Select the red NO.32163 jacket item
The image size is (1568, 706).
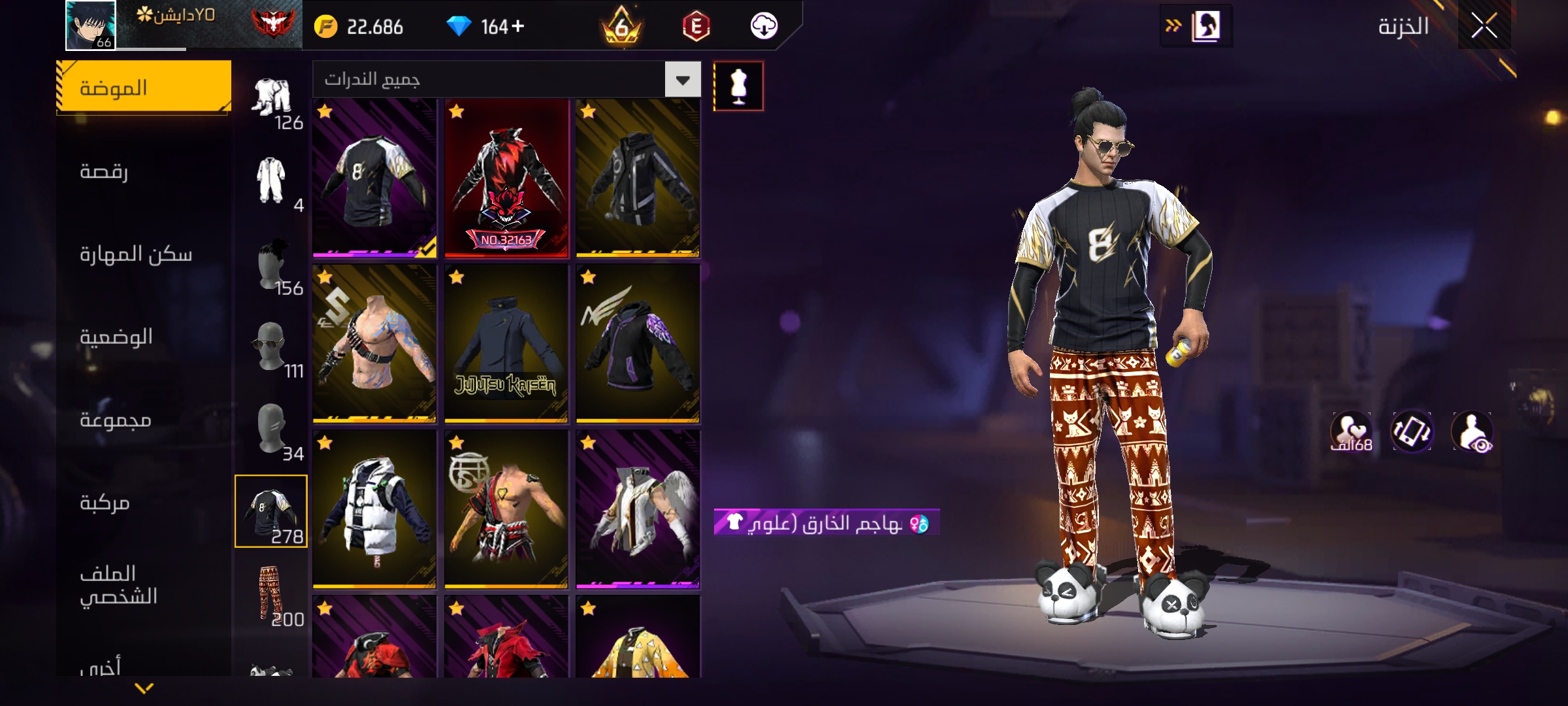[x=506, y=178]
